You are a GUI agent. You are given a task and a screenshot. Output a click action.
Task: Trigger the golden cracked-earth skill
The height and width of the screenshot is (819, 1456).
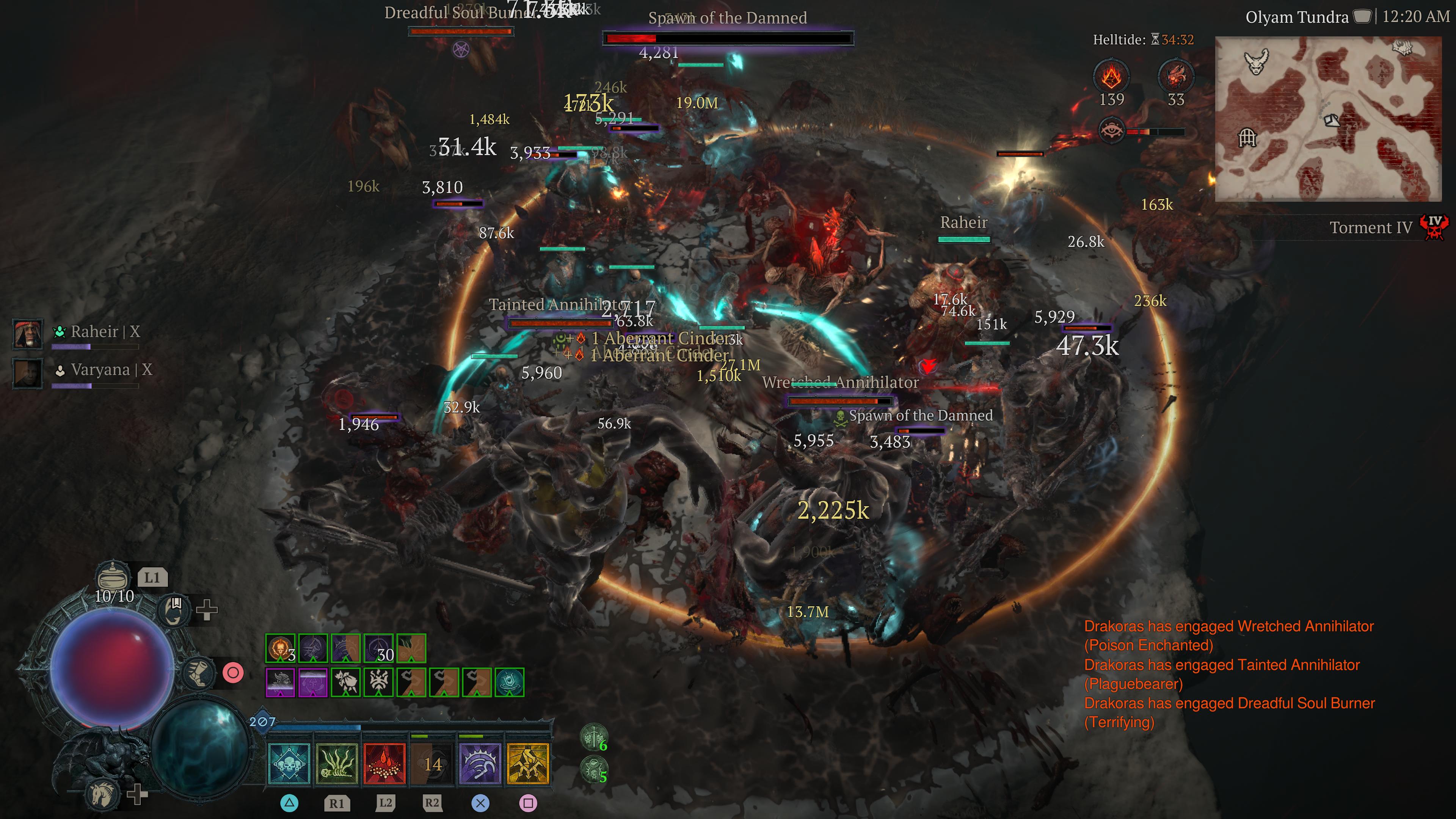[x=528, y=764]
